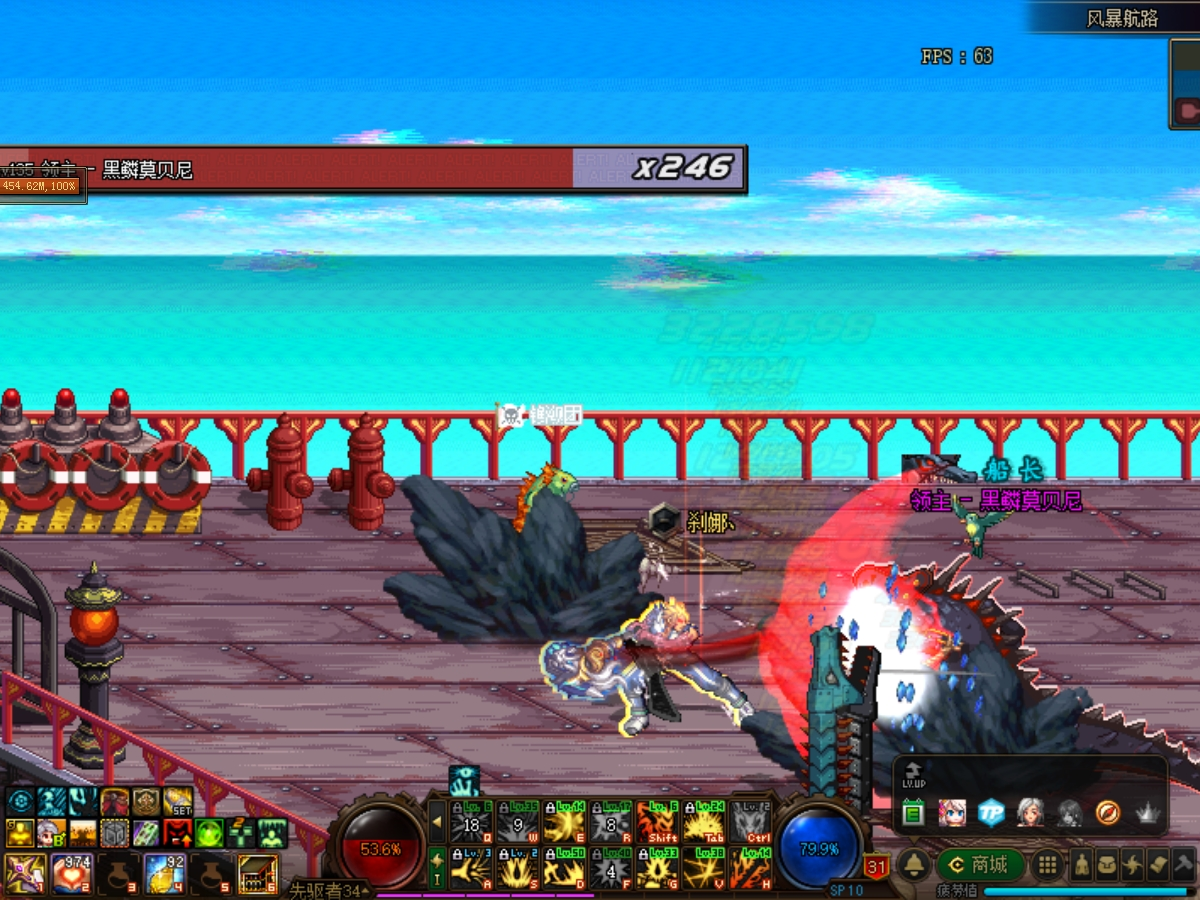Use the treasure chest item in slot 6

coord(258,872)
